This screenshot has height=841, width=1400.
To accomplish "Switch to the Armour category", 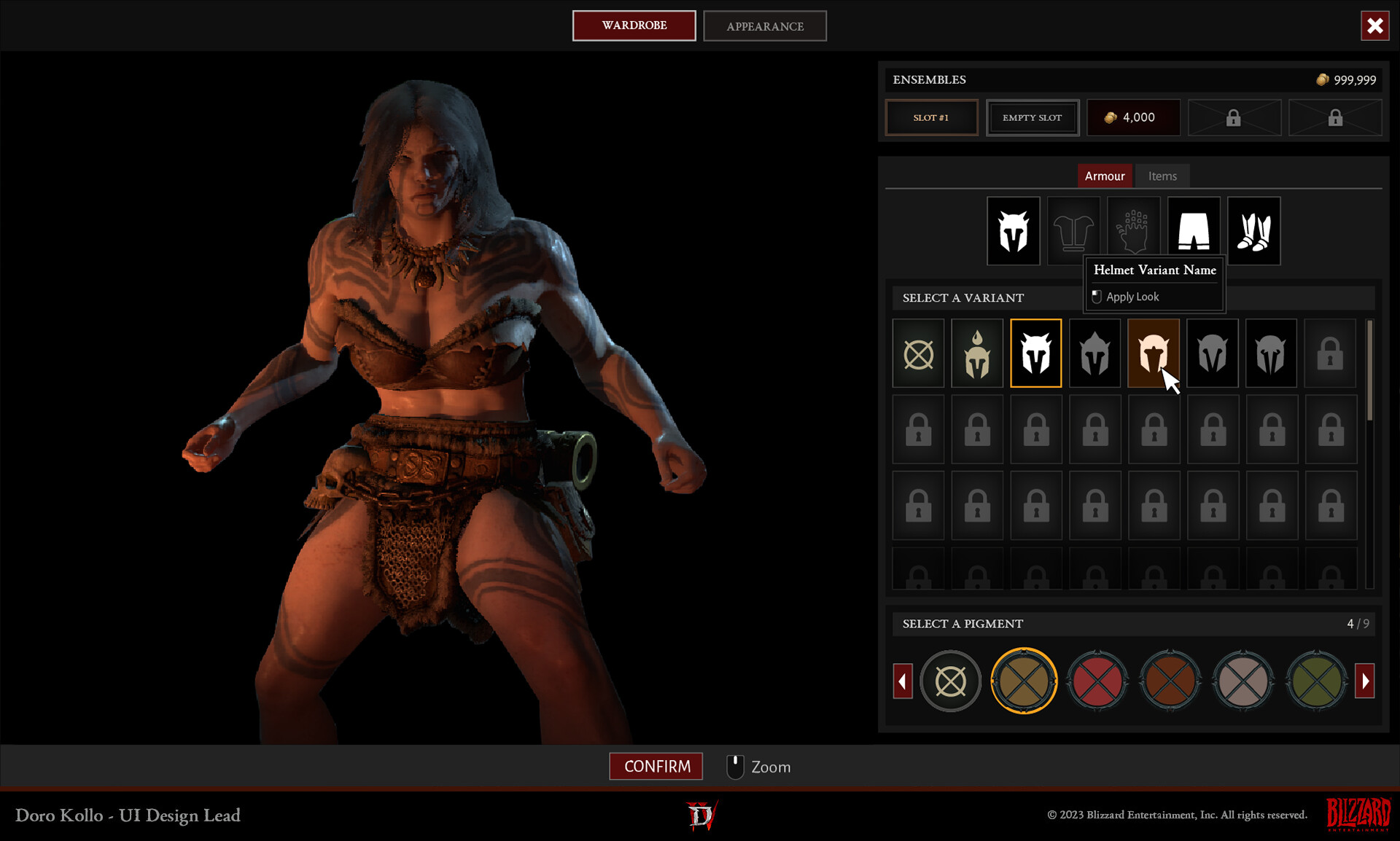I will (x=1104, y=176).
